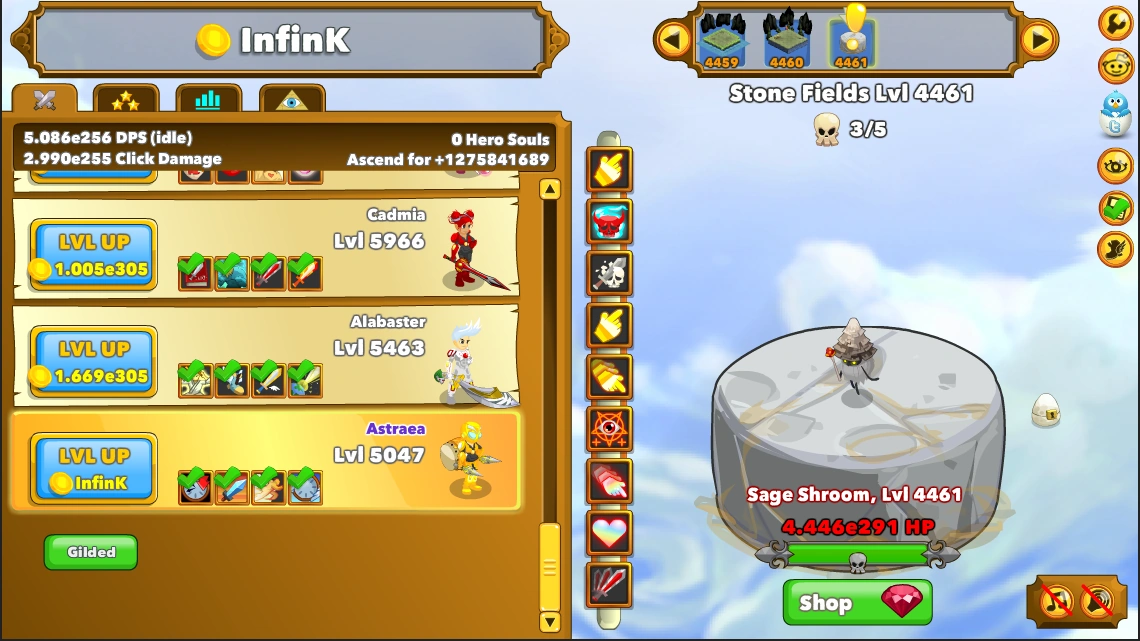Level up the hero Alabaster
This screenshot has height=641, width=1140.
(x=93, y=362)
